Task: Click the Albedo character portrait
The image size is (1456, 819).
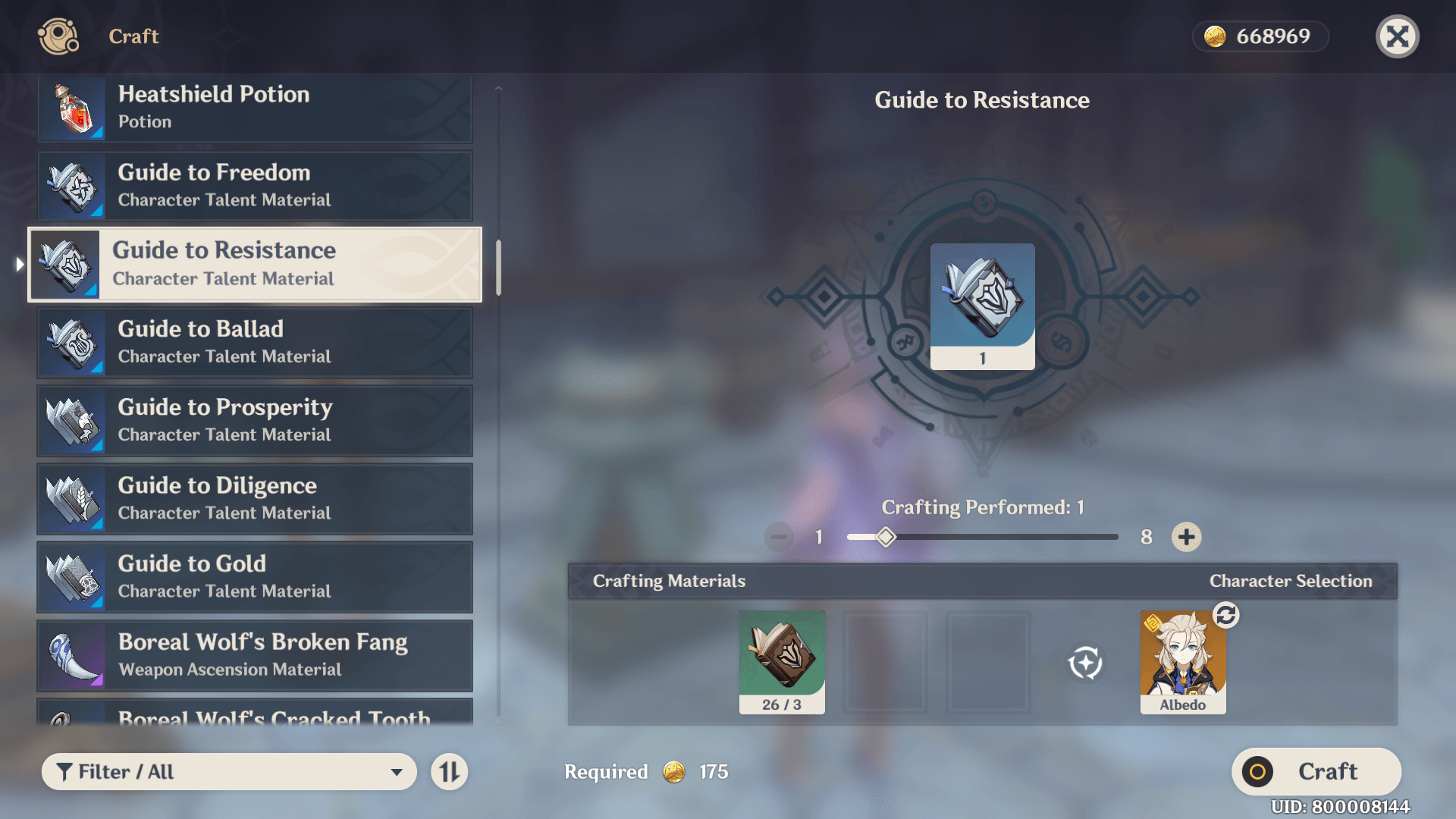Action: (x=1182, y=662)
